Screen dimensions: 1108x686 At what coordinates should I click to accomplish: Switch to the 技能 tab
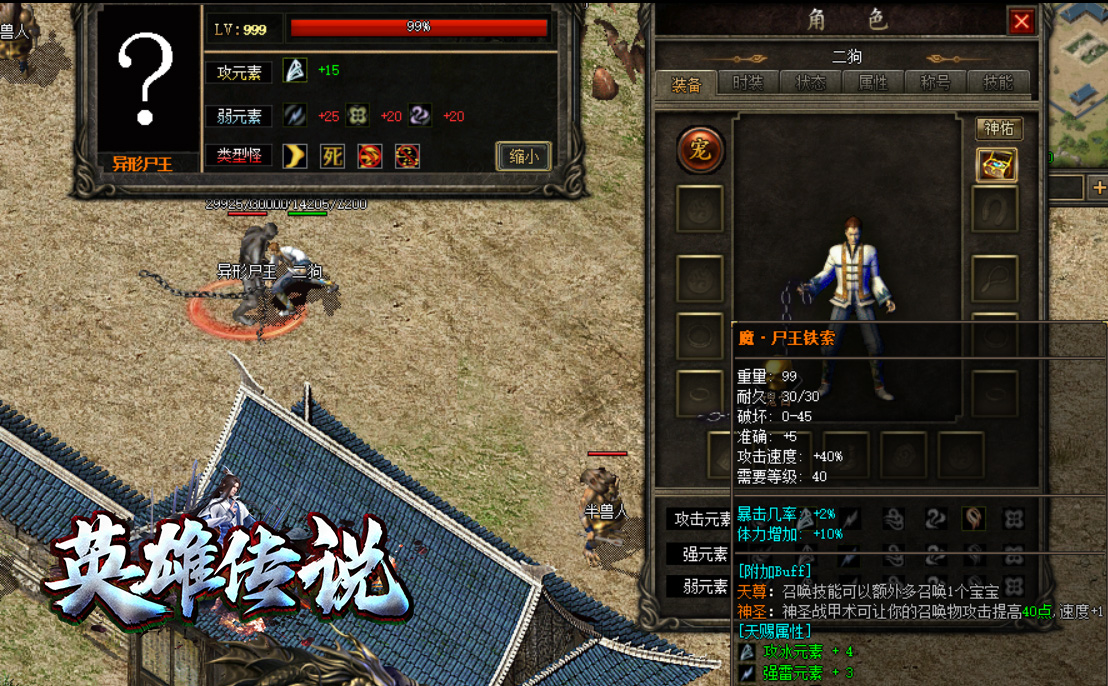pos(998,83)
